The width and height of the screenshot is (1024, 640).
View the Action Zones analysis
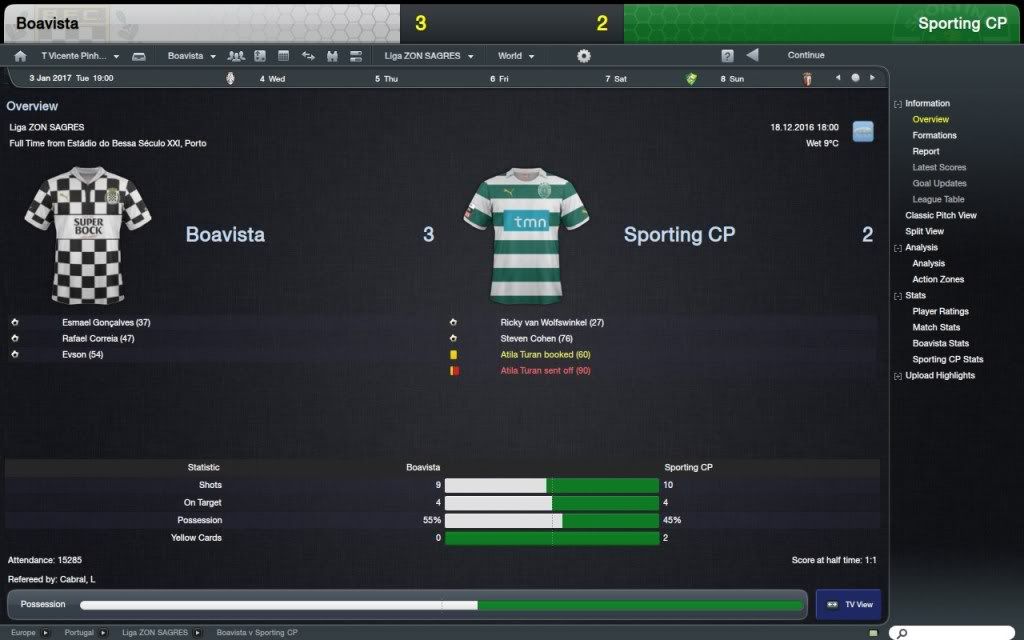[938, 279]
